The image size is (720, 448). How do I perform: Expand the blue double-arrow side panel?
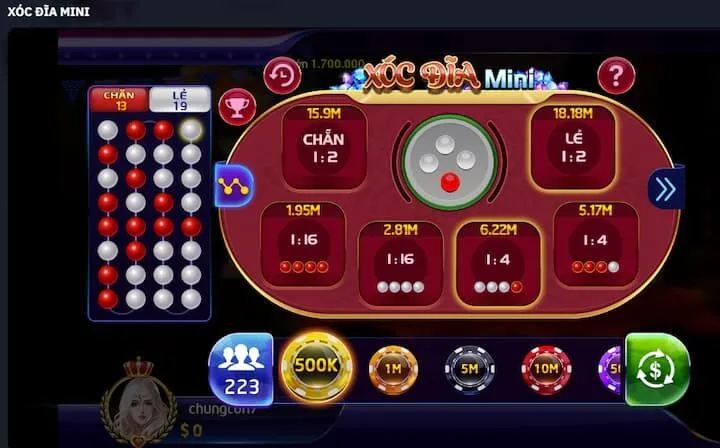click(666, 188)
